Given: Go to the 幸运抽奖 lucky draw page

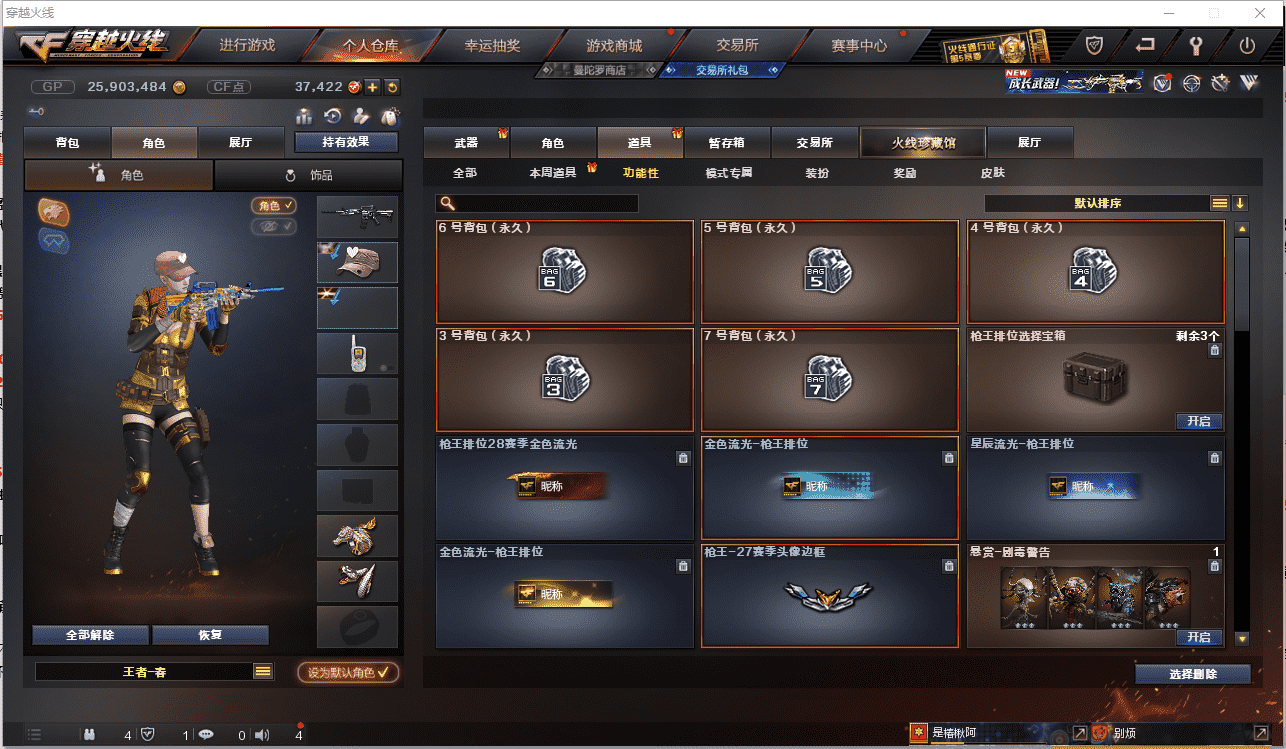Looking at the screenshot, I should click(492, 45).
